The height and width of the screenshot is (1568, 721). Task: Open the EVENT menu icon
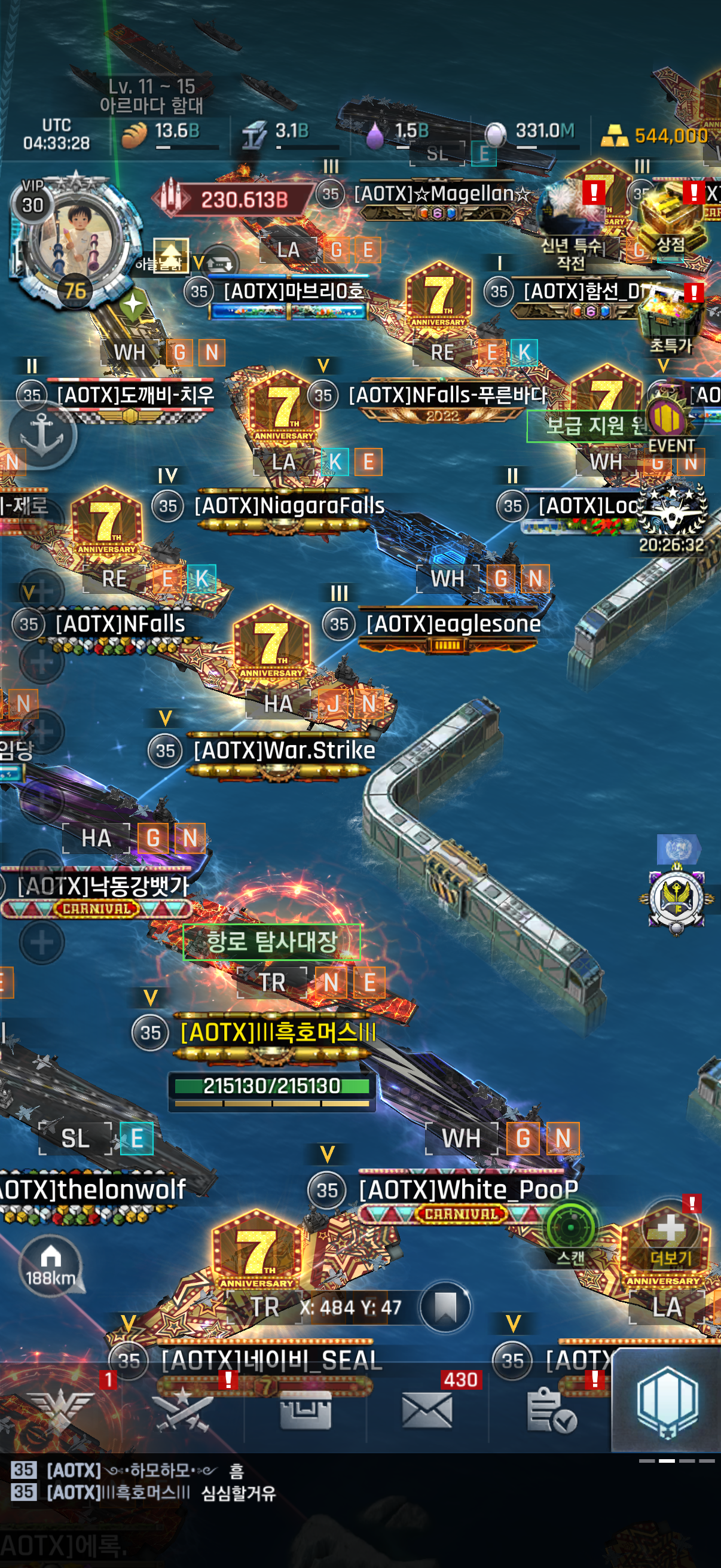[x=671, y=426]
